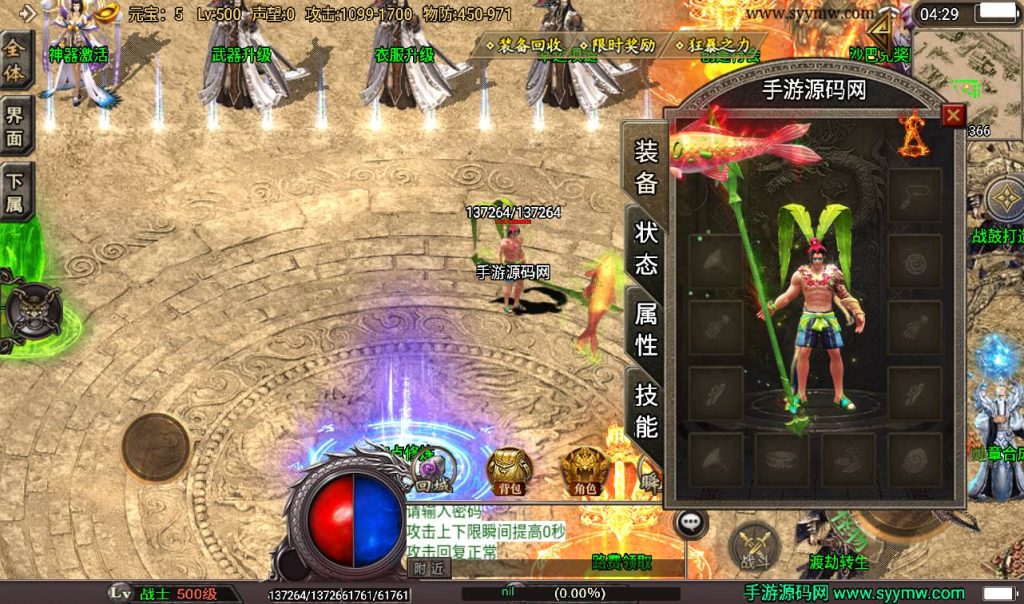Choose the 界面 interface side button
1024x604 pixels.
click(x=17, y=126)
